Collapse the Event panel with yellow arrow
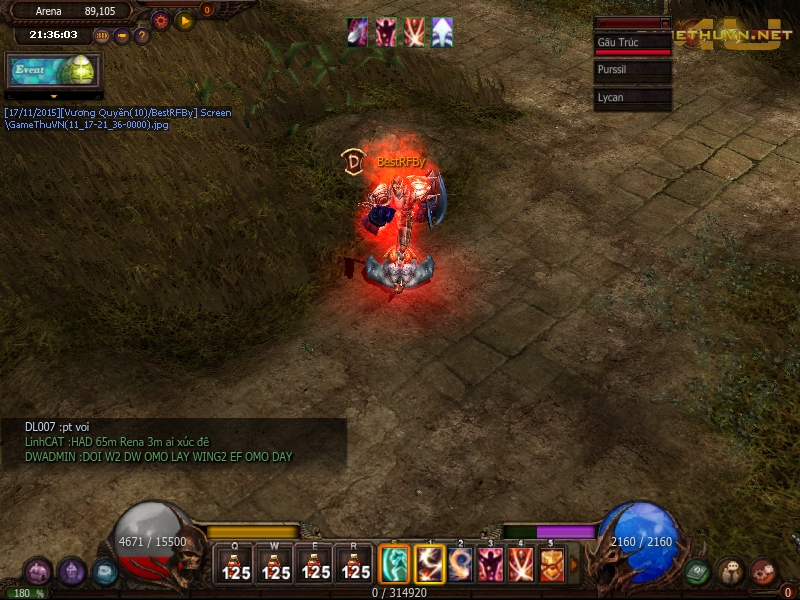The width and height of the screenshot is (800, 600). tap(54, 97)
